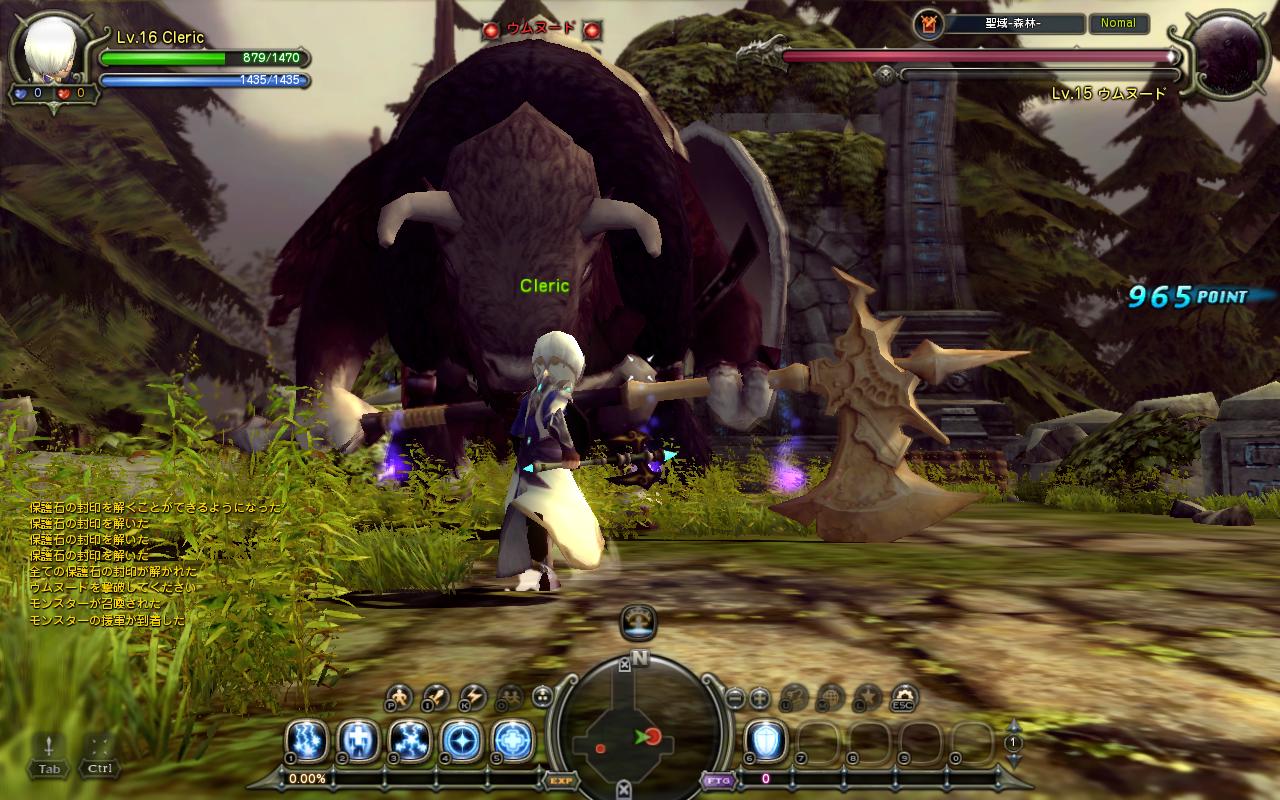Open the character status menu icon

click(x=400, y=696)
